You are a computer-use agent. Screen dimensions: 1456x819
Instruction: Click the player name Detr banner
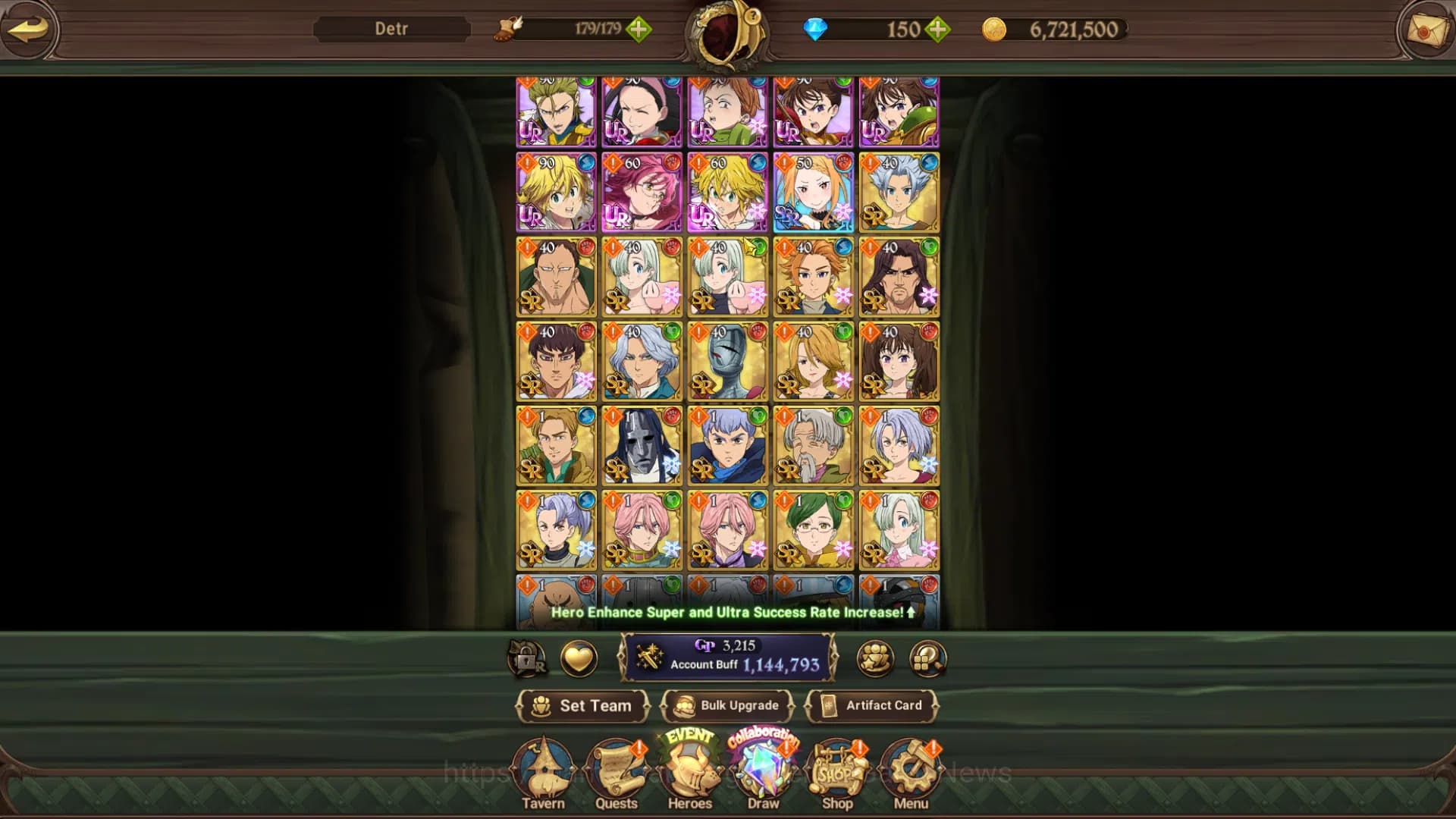tap(392, 30)
